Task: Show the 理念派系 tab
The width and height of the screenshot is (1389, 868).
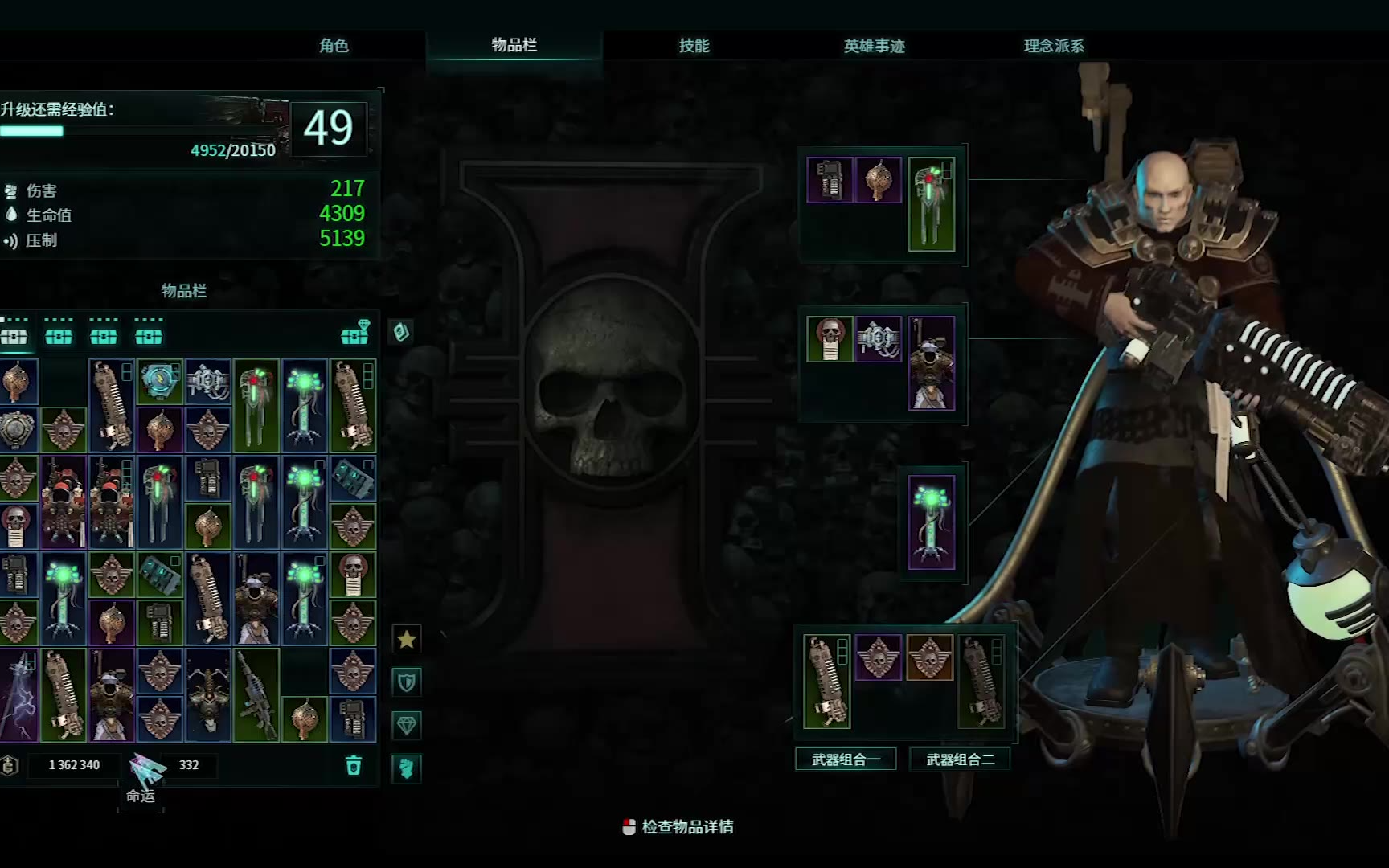Action: click(x=1054, y=46)
